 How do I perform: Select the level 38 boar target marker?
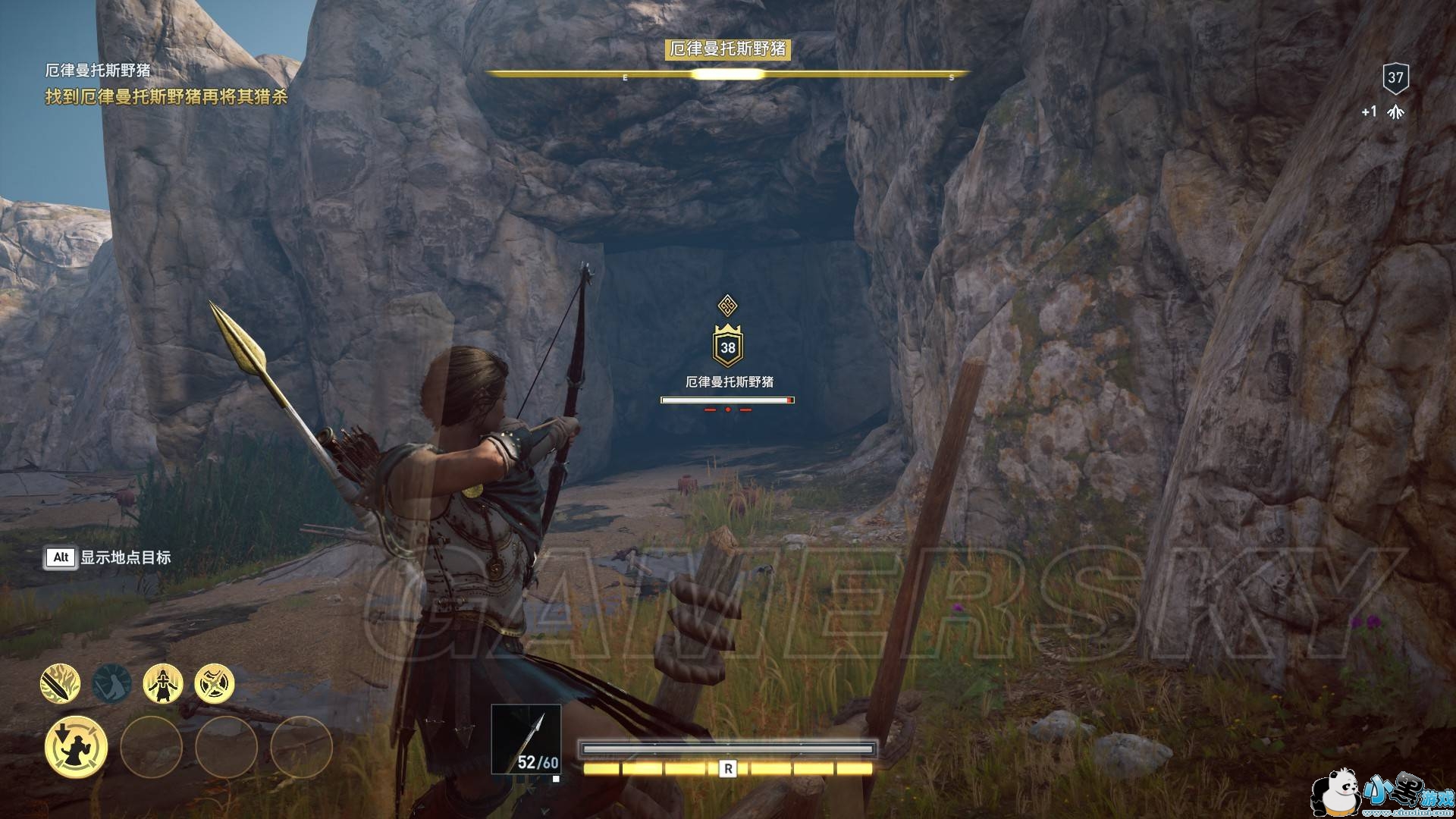[x=728, y=347]
